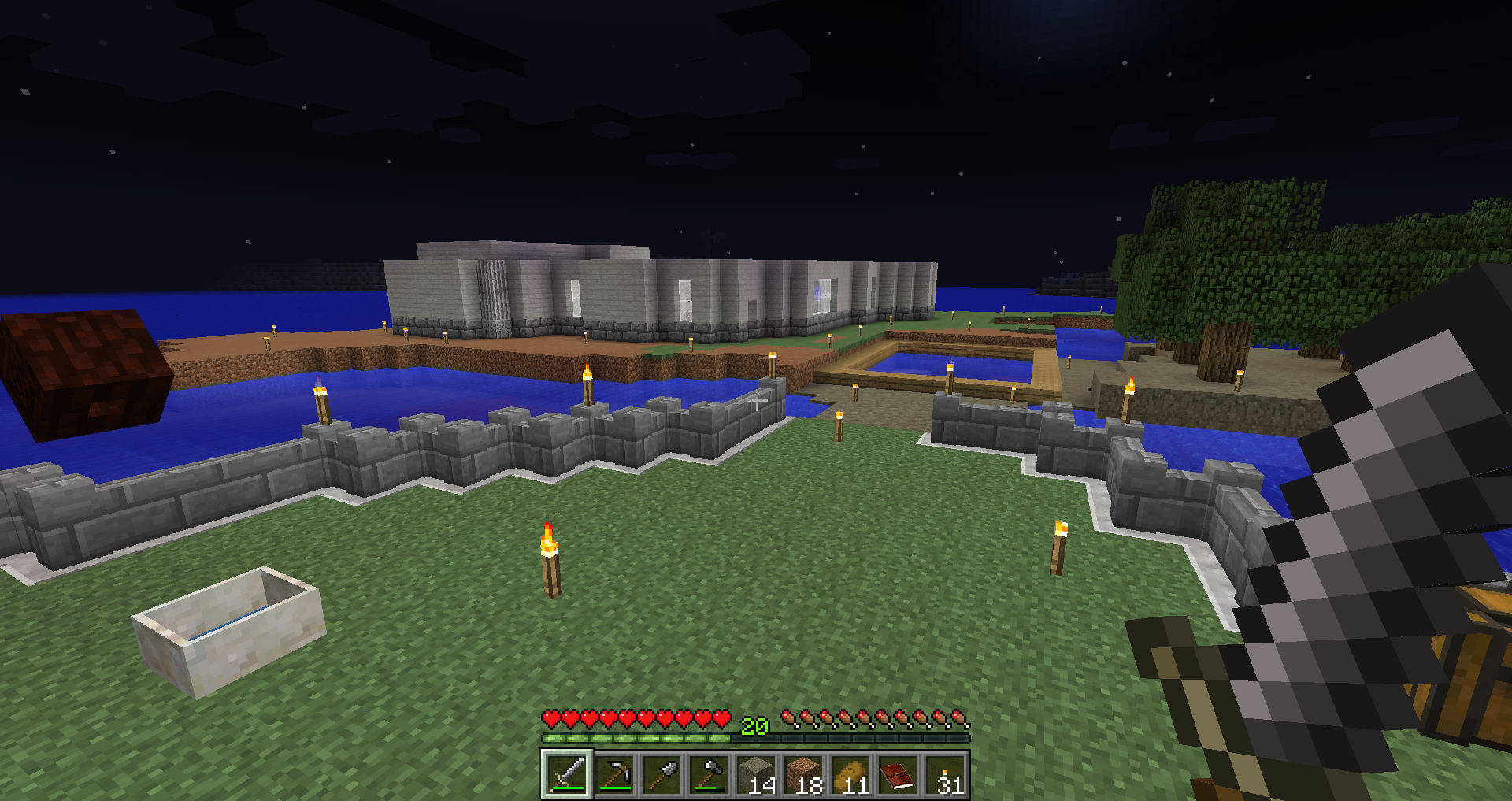The height and width of the screenshot is (801, 1512).
Task: Select the dirt block stack of 18
Action: coord(803,774)
